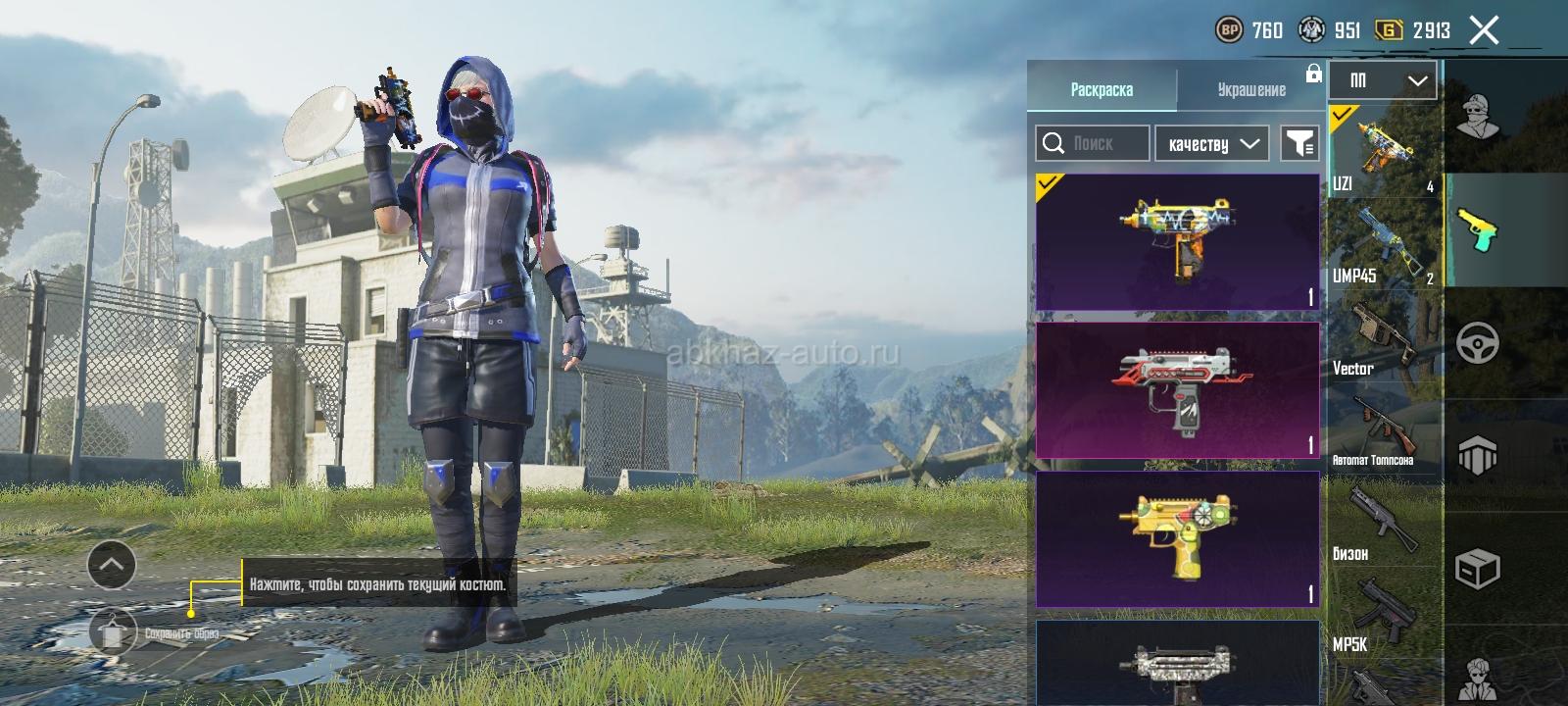This screenshot has height=706, width=1568.
Task: Open the character outfit category with cap
Action: pyautogui.click(x=1478, y=116)
